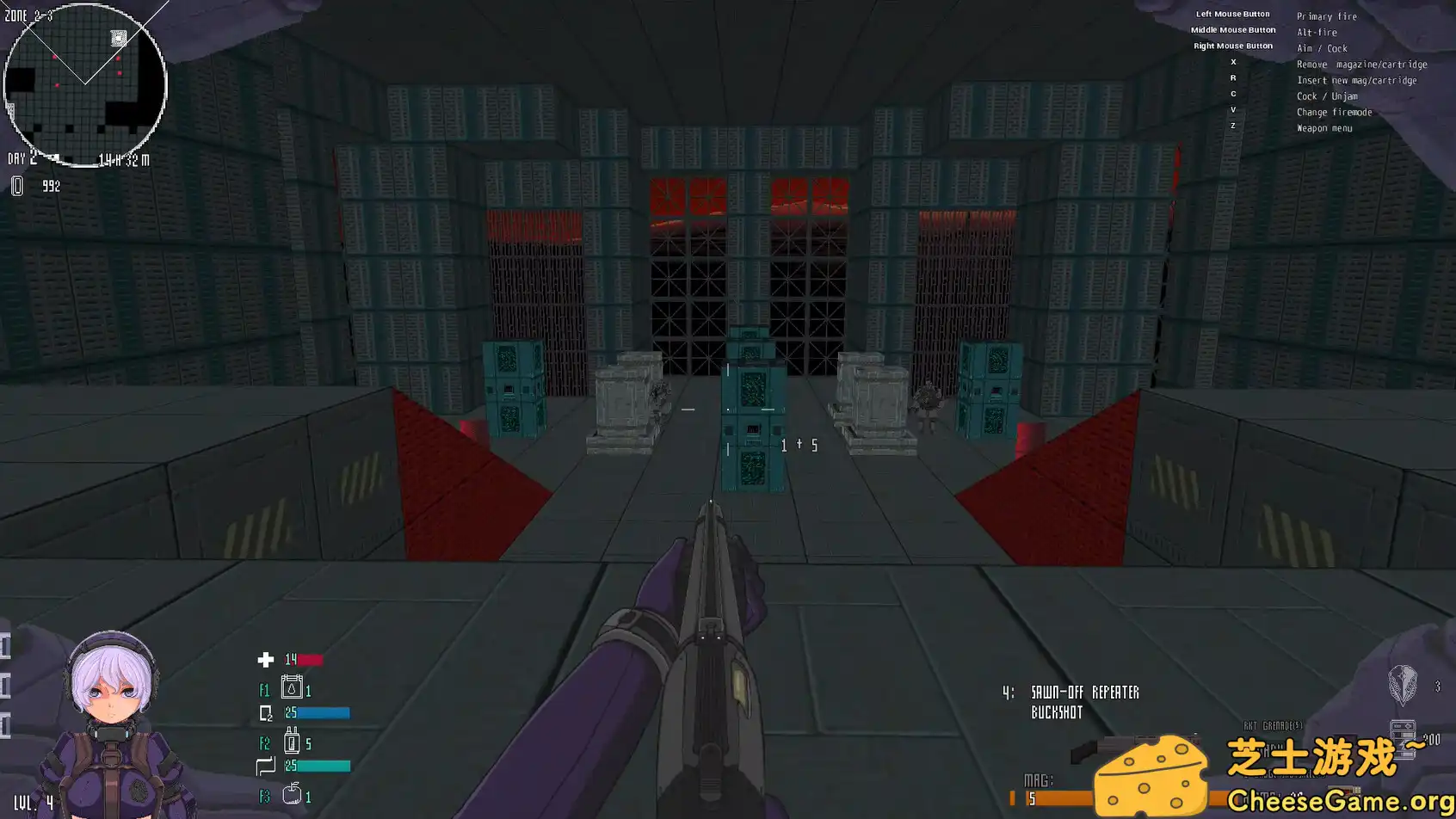Click the currency coin icon showing 992
The height and width of the screenshot is (819, 1456).
click(16, 185)
